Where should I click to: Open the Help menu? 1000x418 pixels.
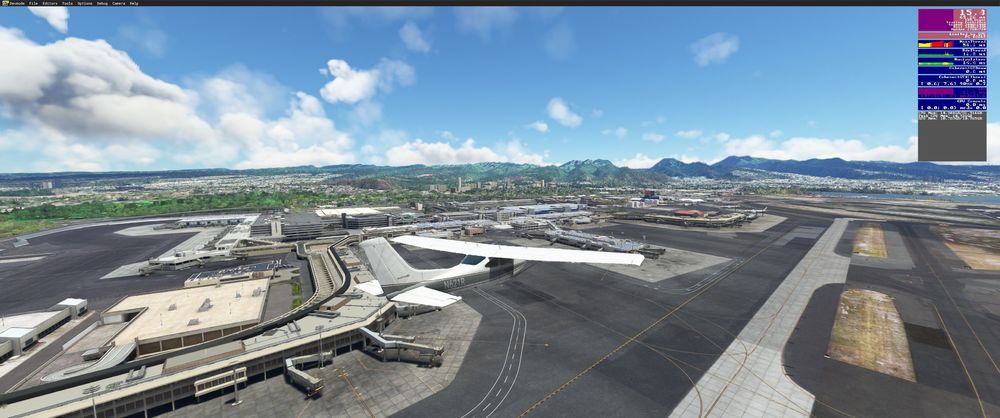click(x=134, y=4)
